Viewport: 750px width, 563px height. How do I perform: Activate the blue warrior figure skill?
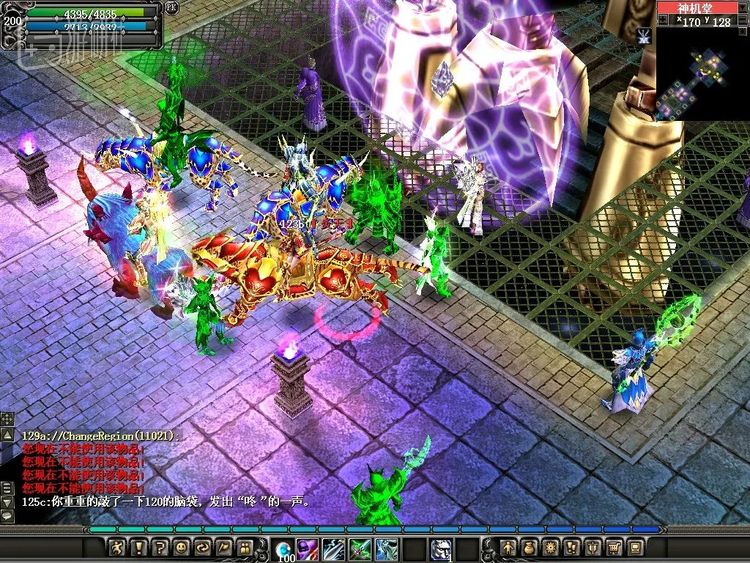(386, 549)
